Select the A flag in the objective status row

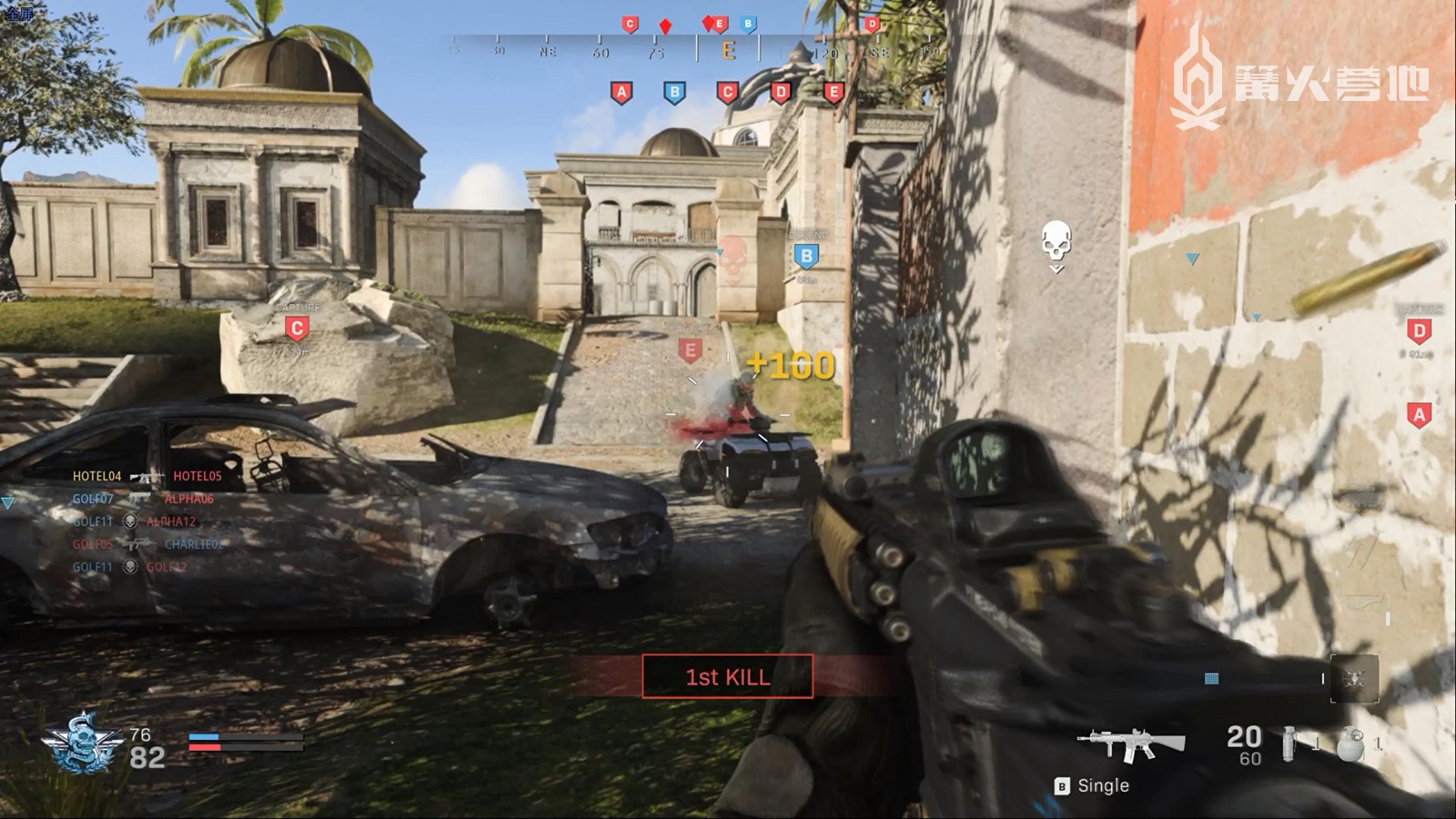(x=622, y=93)
